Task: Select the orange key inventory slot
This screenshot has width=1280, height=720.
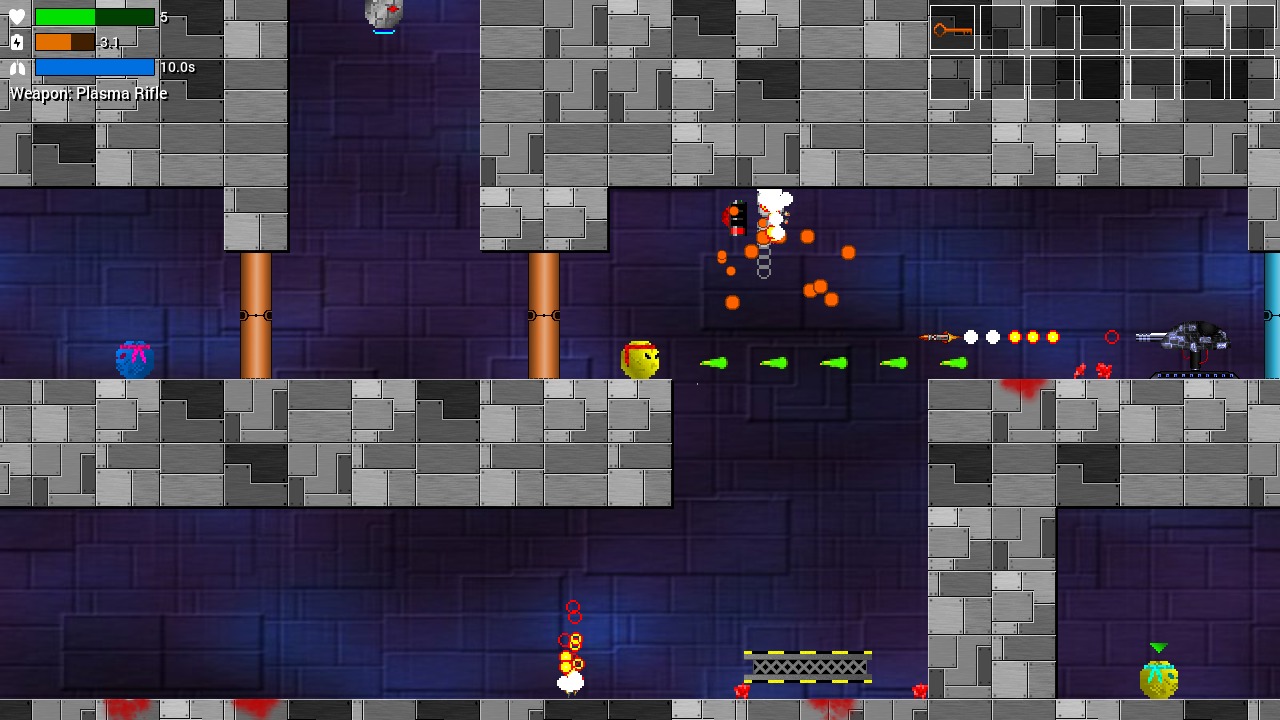Action: pyautogui.click(x=952, y=29)
